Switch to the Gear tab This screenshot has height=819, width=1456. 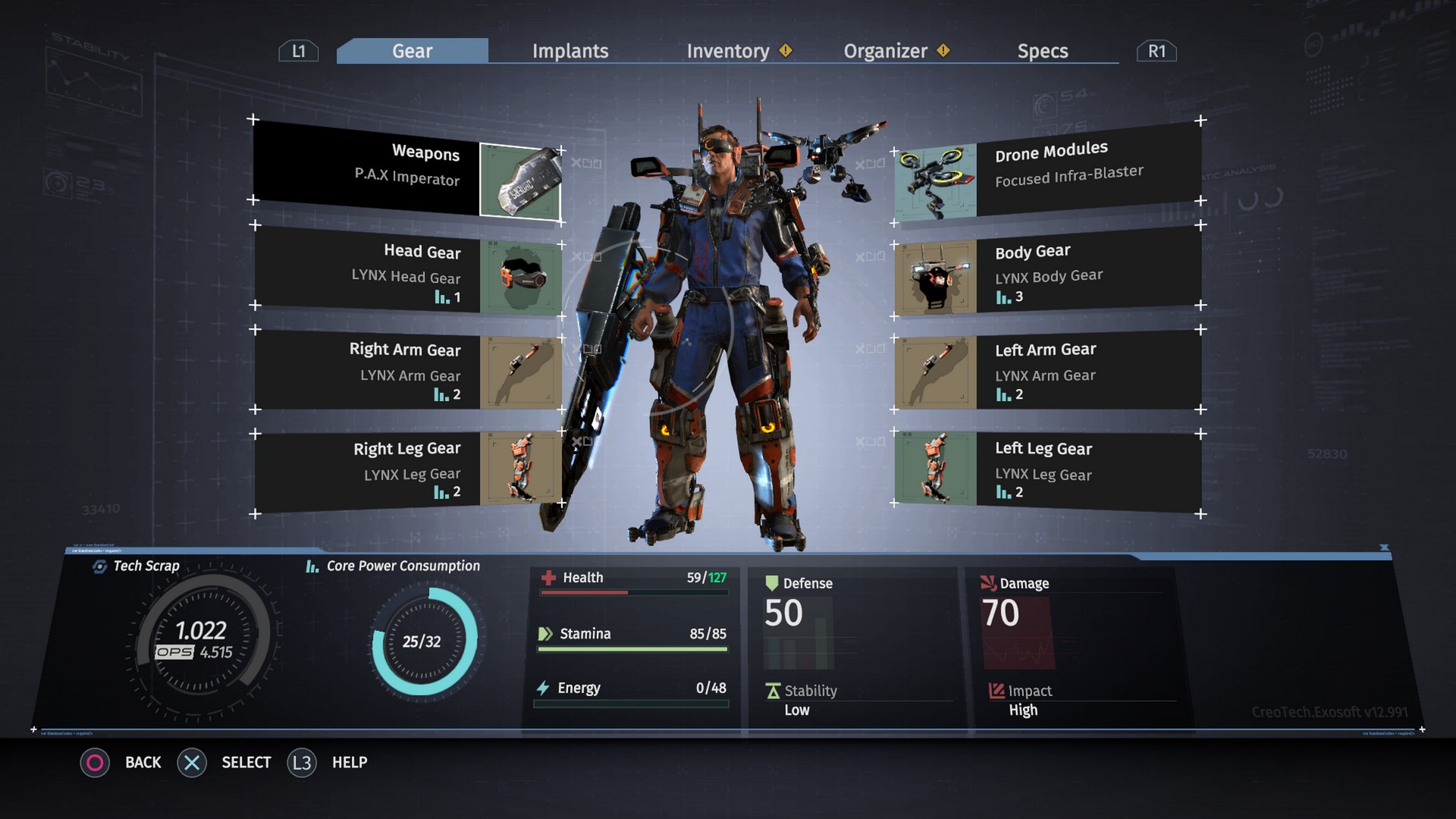pos(412,51)
